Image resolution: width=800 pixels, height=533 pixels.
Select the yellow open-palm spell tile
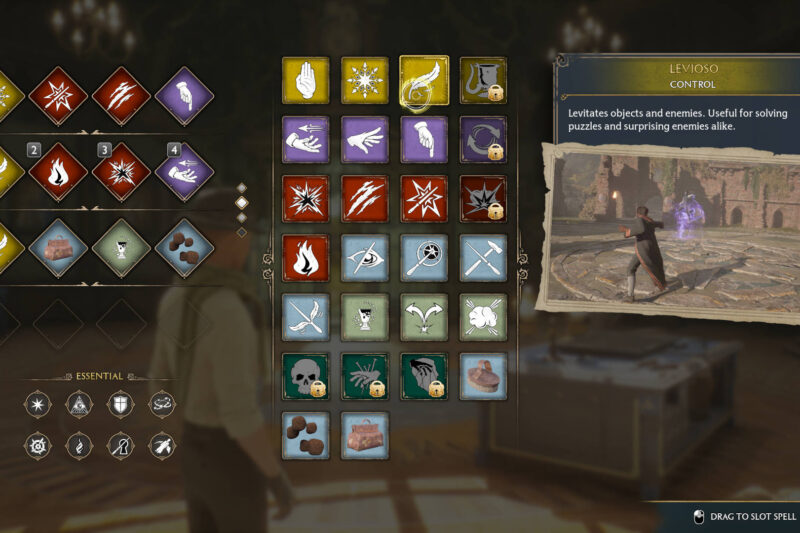point(306,80)
